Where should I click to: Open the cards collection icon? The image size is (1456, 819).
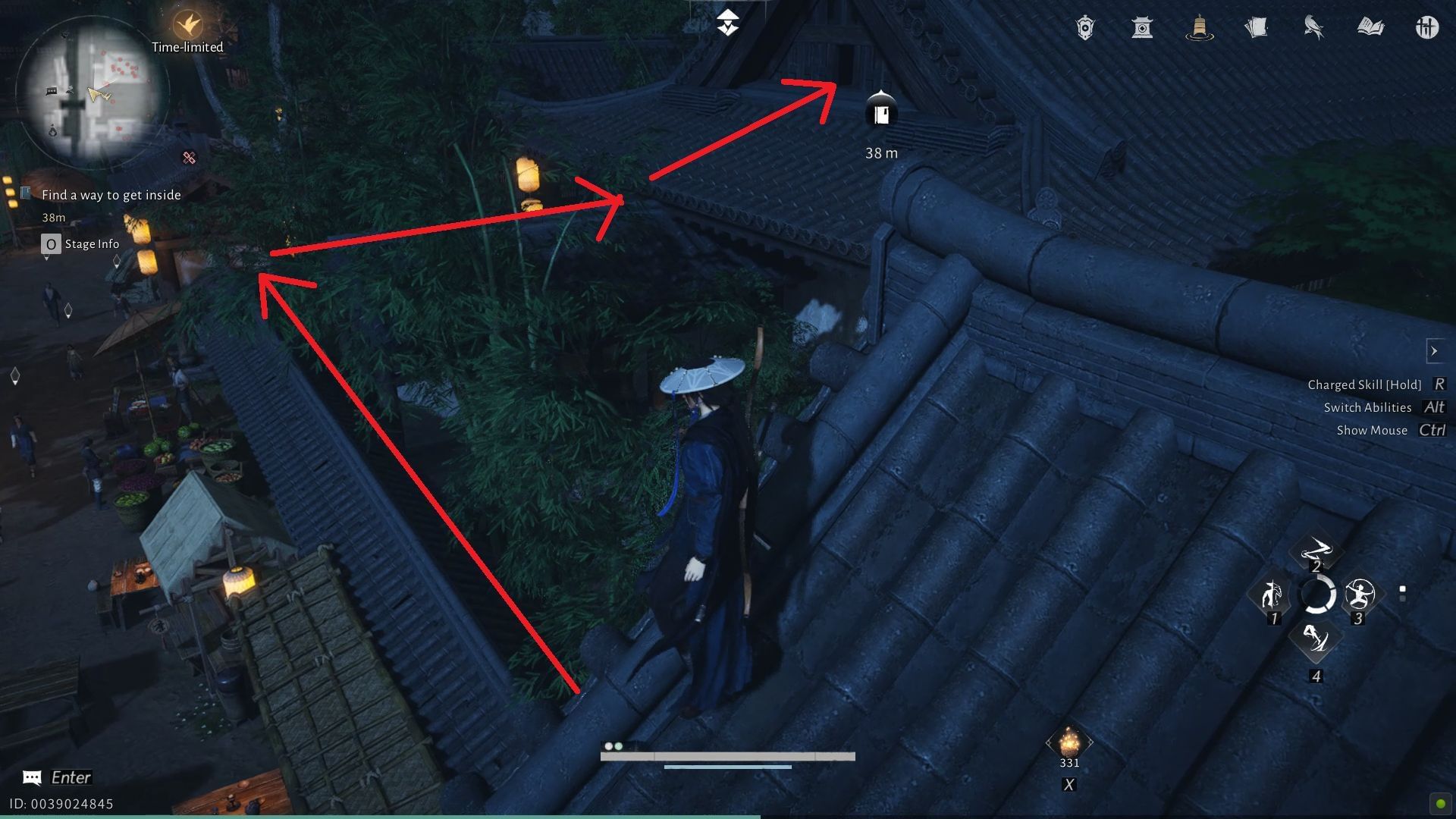1257,28
